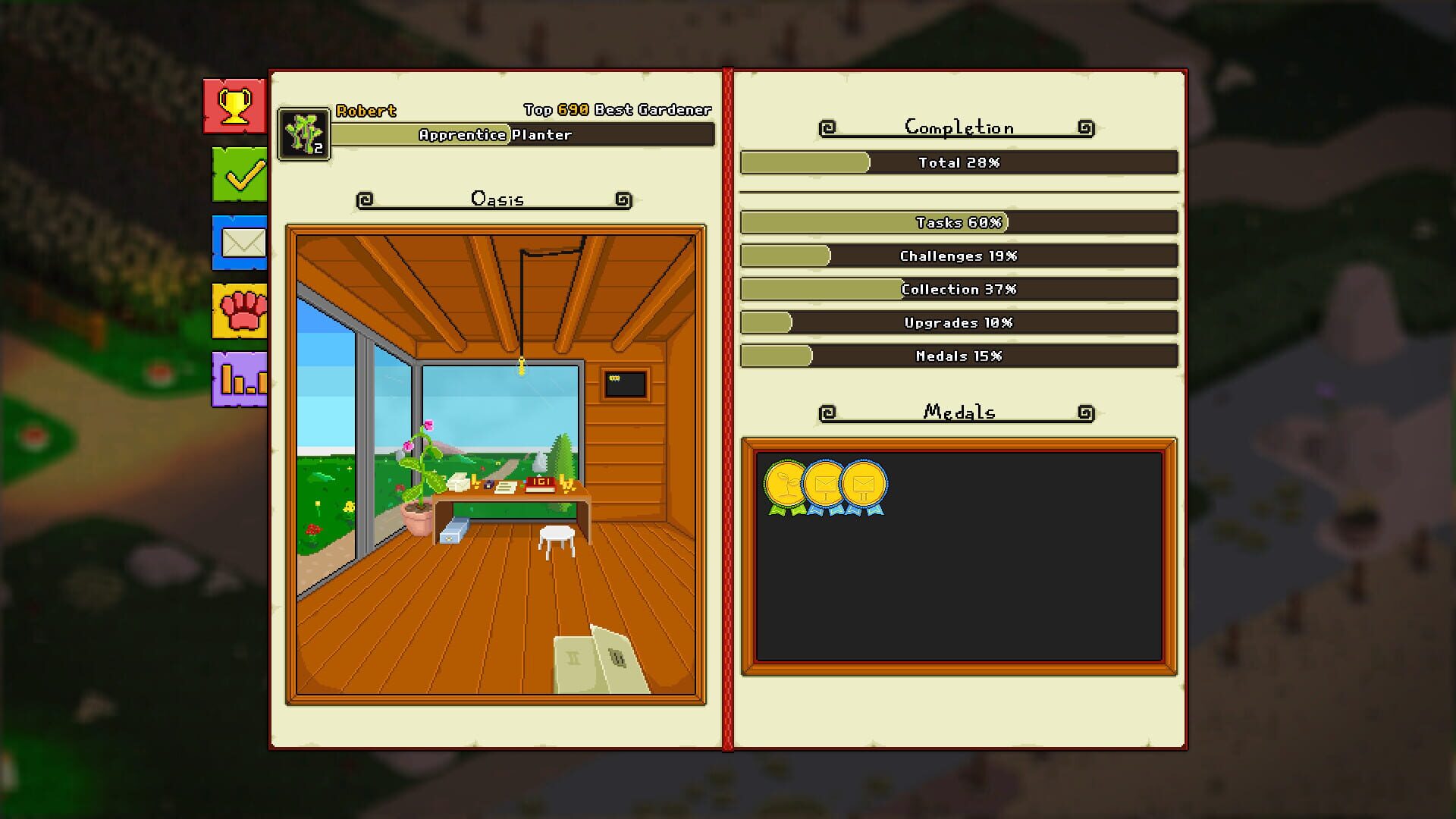The width and height of the screenshot is (1456, 819).
Task: Click the Top 690 Best Gardener text
Action: pyautogui.click(x=617, y=109)
